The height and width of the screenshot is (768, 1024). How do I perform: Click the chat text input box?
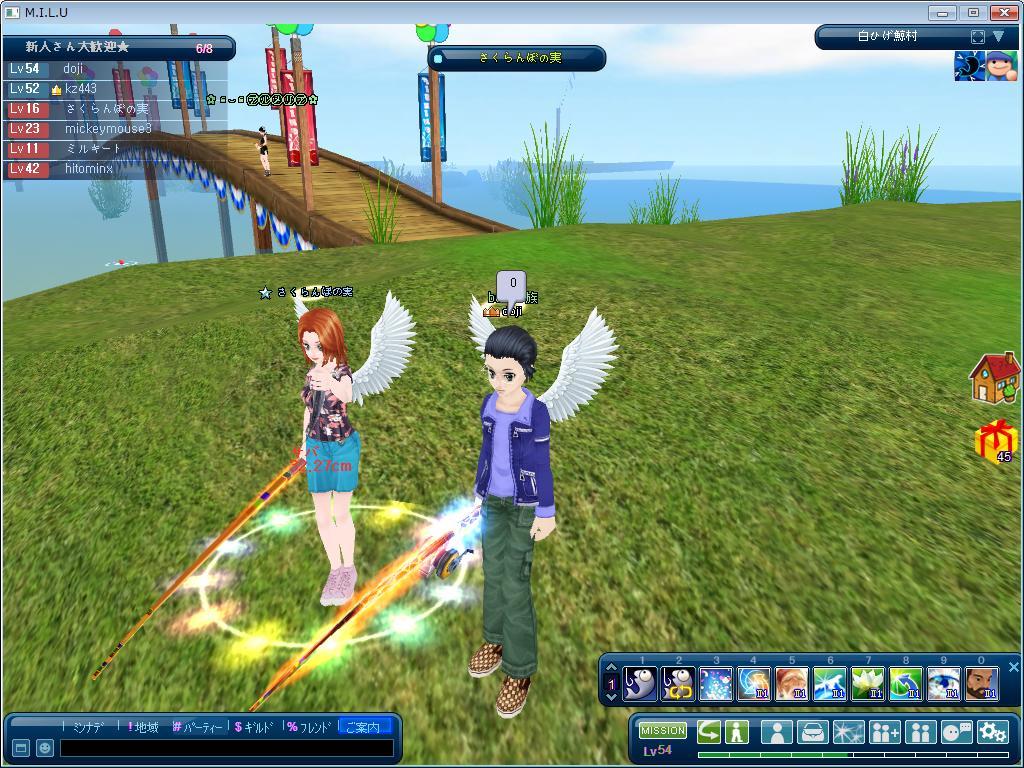[227, 748]
